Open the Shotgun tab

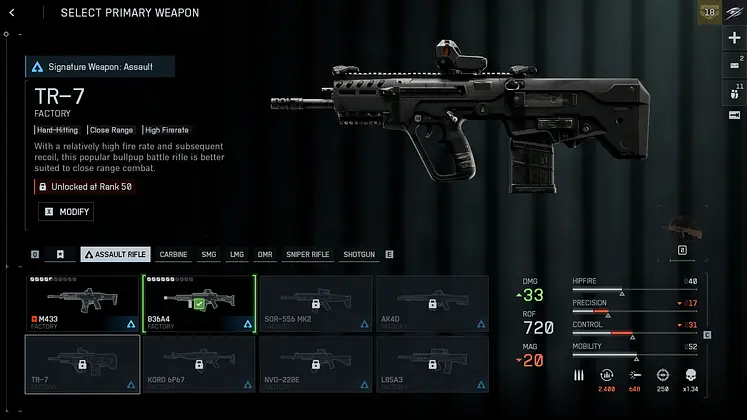tap(359, 255)
